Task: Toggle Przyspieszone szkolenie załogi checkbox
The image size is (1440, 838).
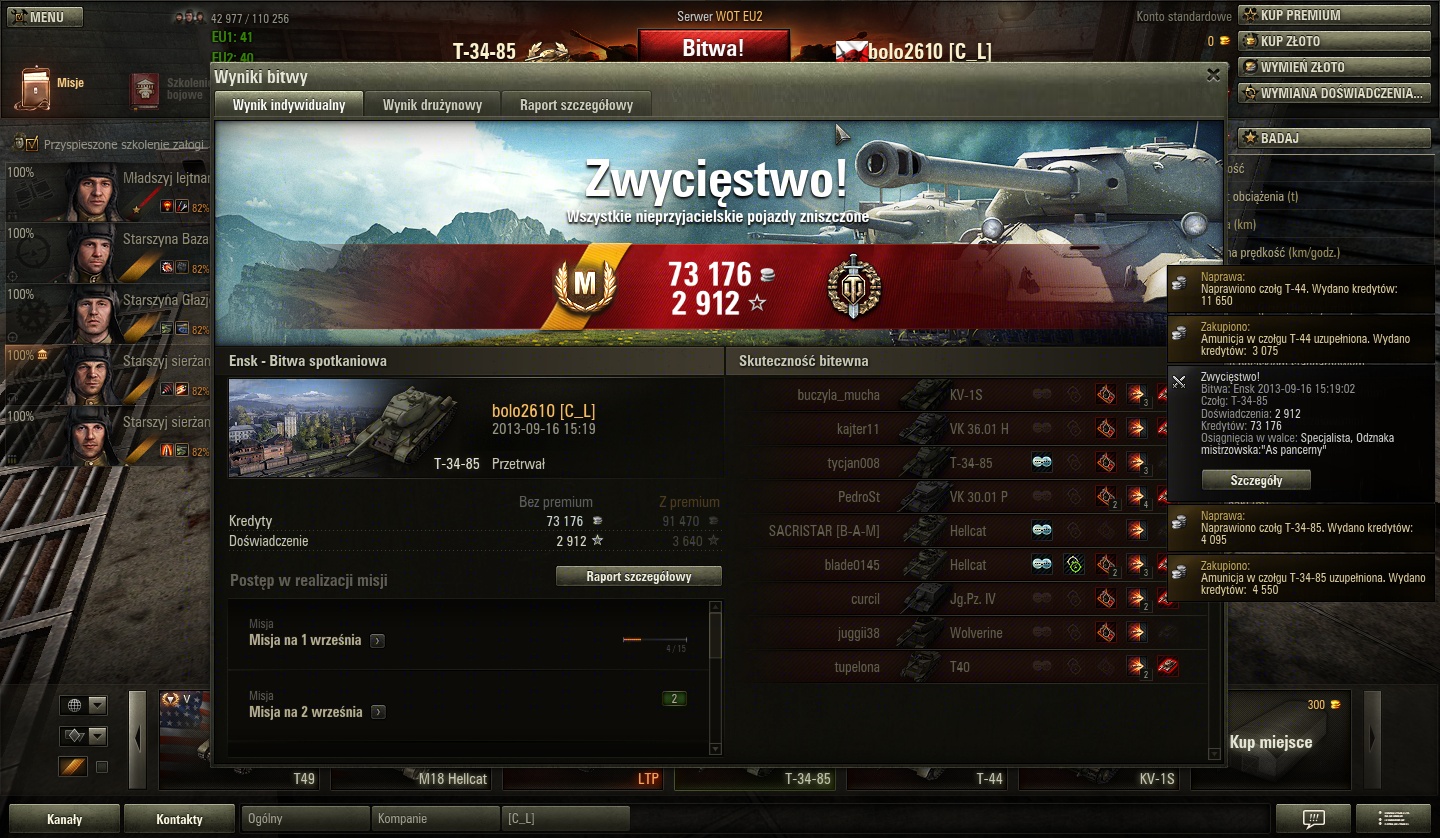Action: 32,144
